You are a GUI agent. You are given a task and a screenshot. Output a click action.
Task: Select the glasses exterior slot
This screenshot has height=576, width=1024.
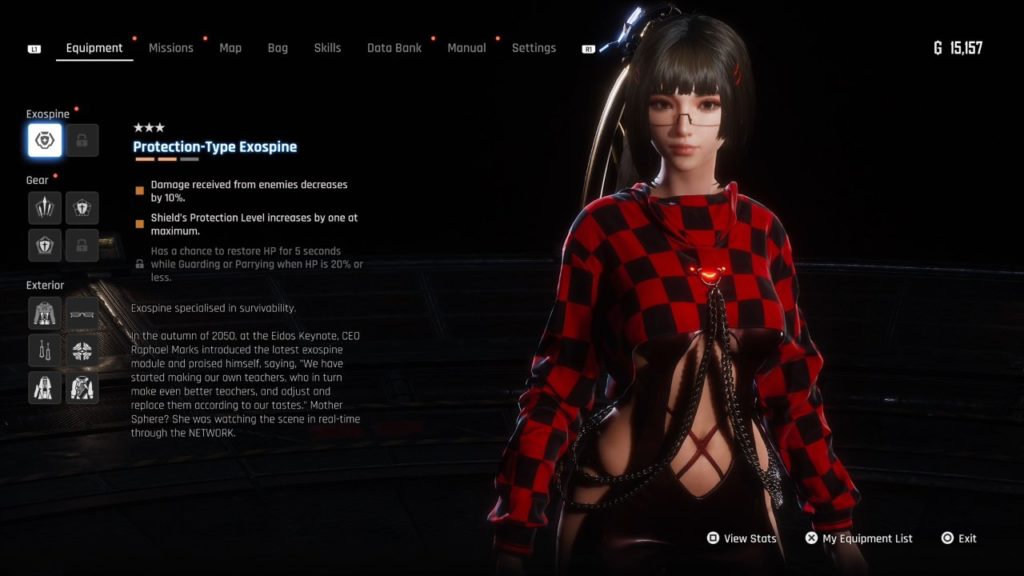point(82,313)
